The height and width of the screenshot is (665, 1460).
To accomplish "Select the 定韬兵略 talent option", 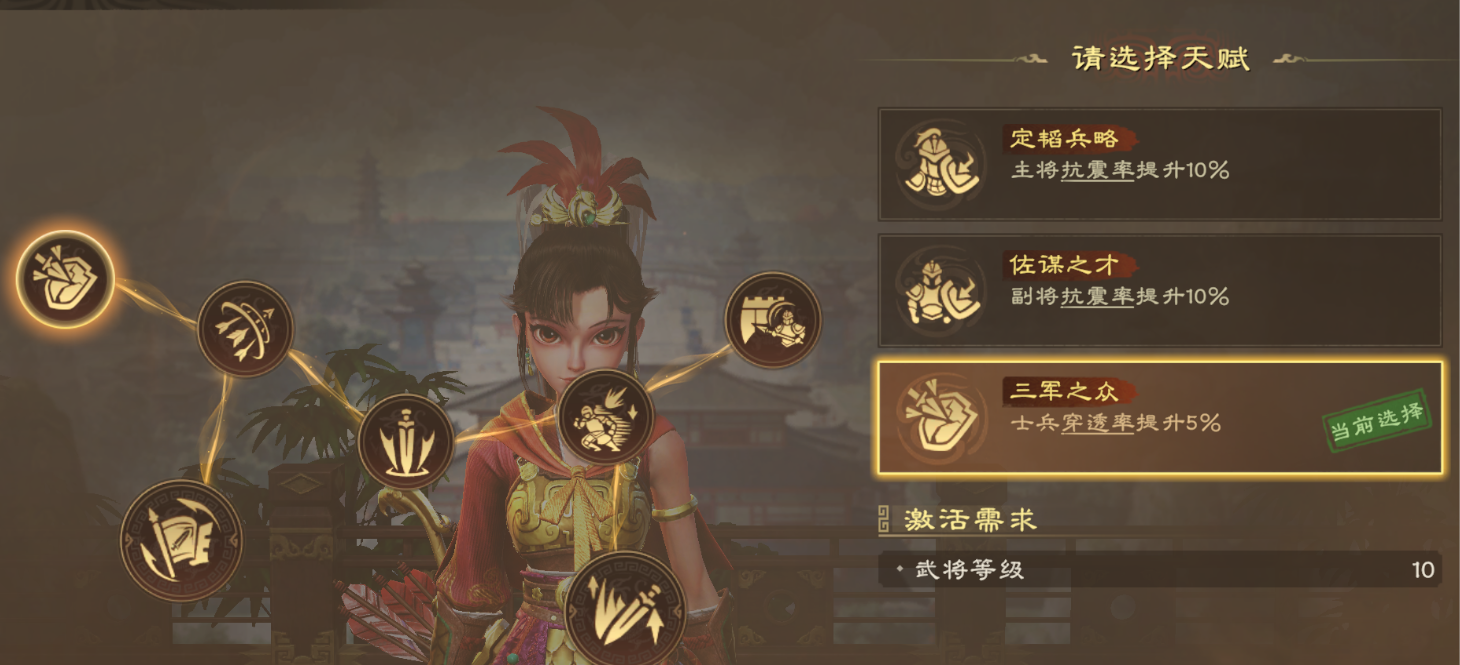I will coord(1159,164).
